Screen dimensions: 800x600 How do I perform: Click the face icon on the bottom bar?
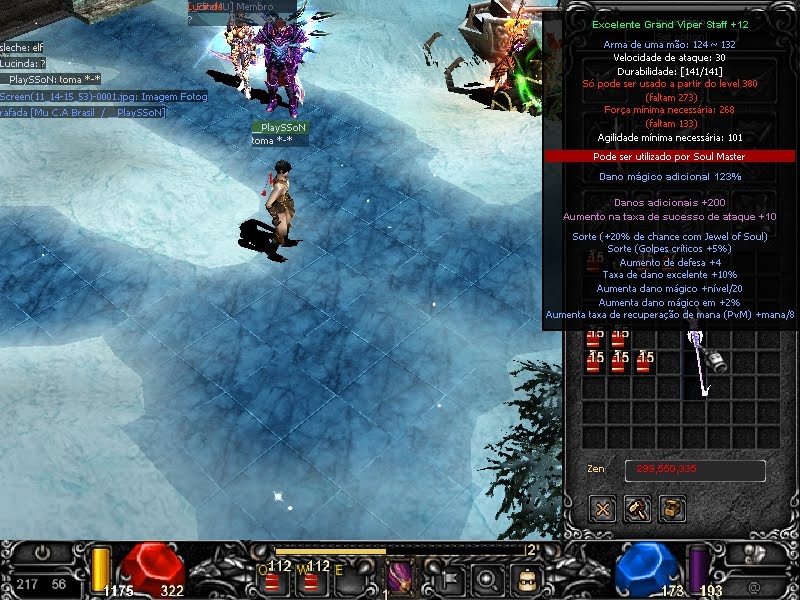click(524, 578)
